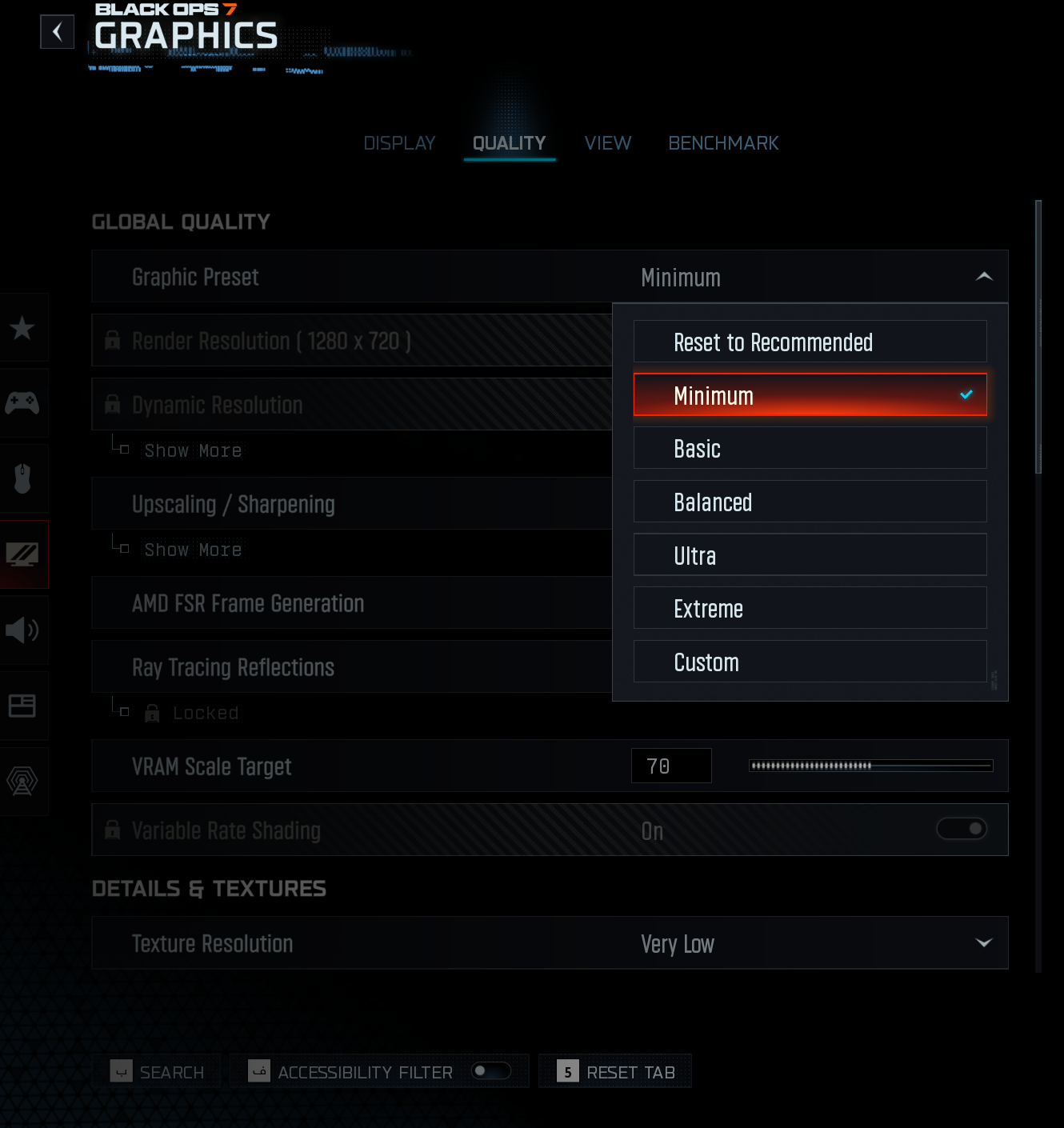Expand Show More under Dynamic Resolution
Image resolution: width=1064 pixels, height=1128 pixels.
[x=193, y=450]
